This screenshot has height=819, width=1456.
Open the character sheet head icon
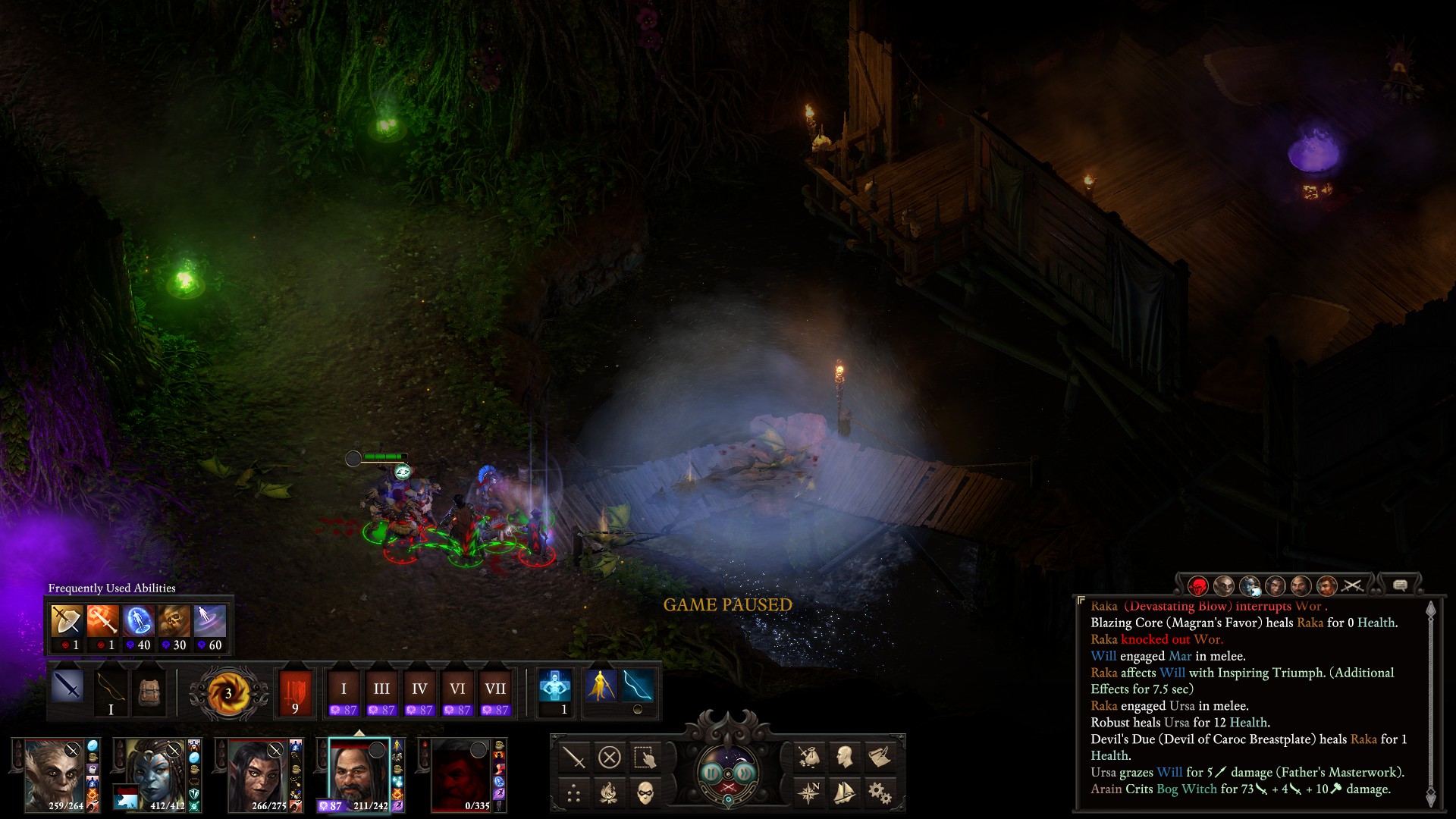tap(844, 756)
